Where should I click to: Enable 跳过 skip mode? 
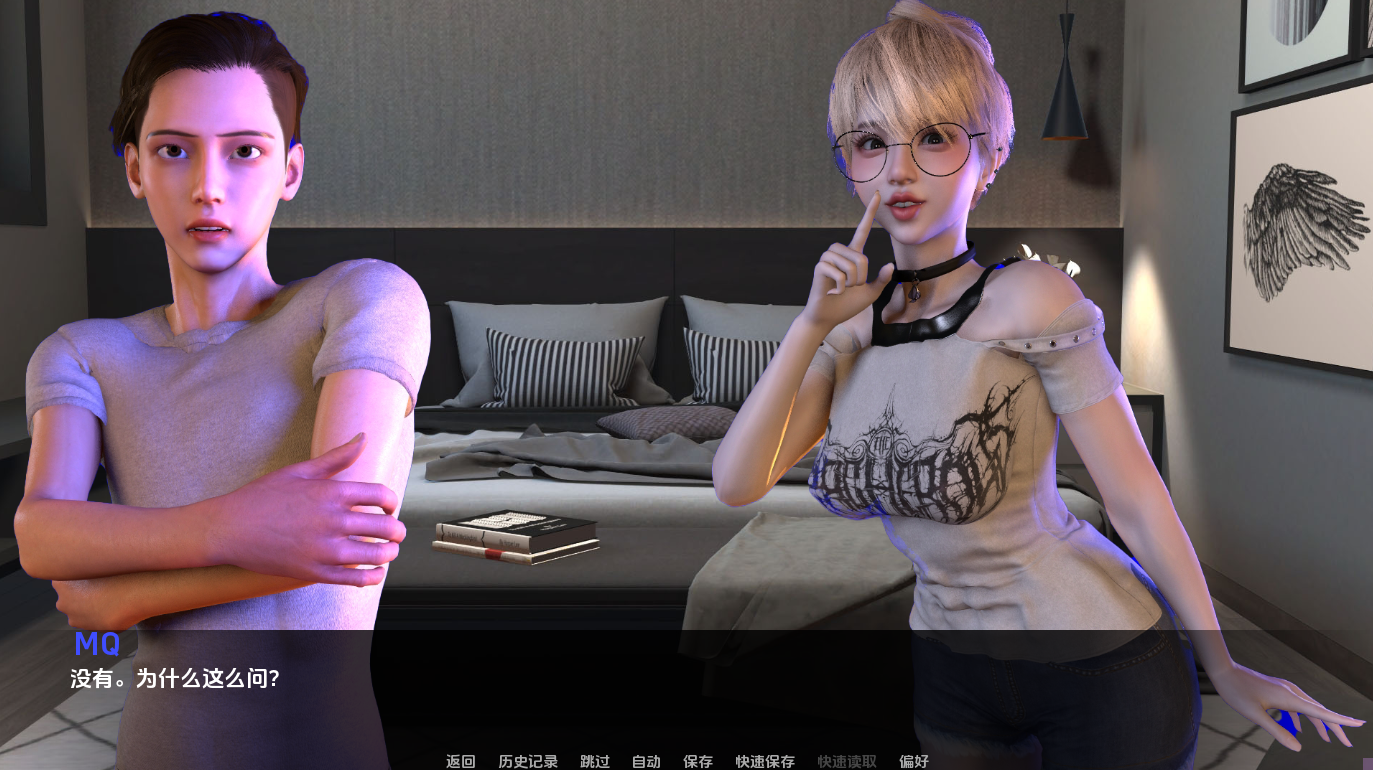tap(594, 761)
